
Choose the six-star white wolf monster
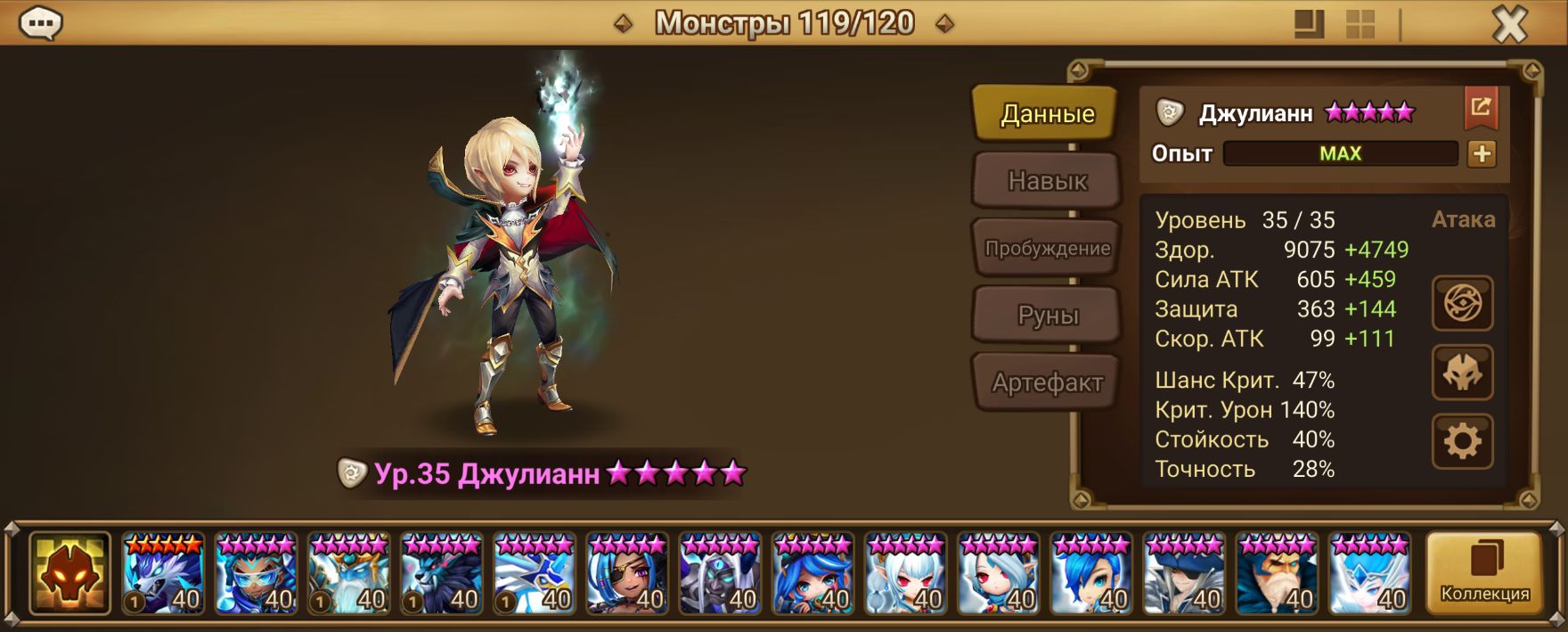pos(163,573)
